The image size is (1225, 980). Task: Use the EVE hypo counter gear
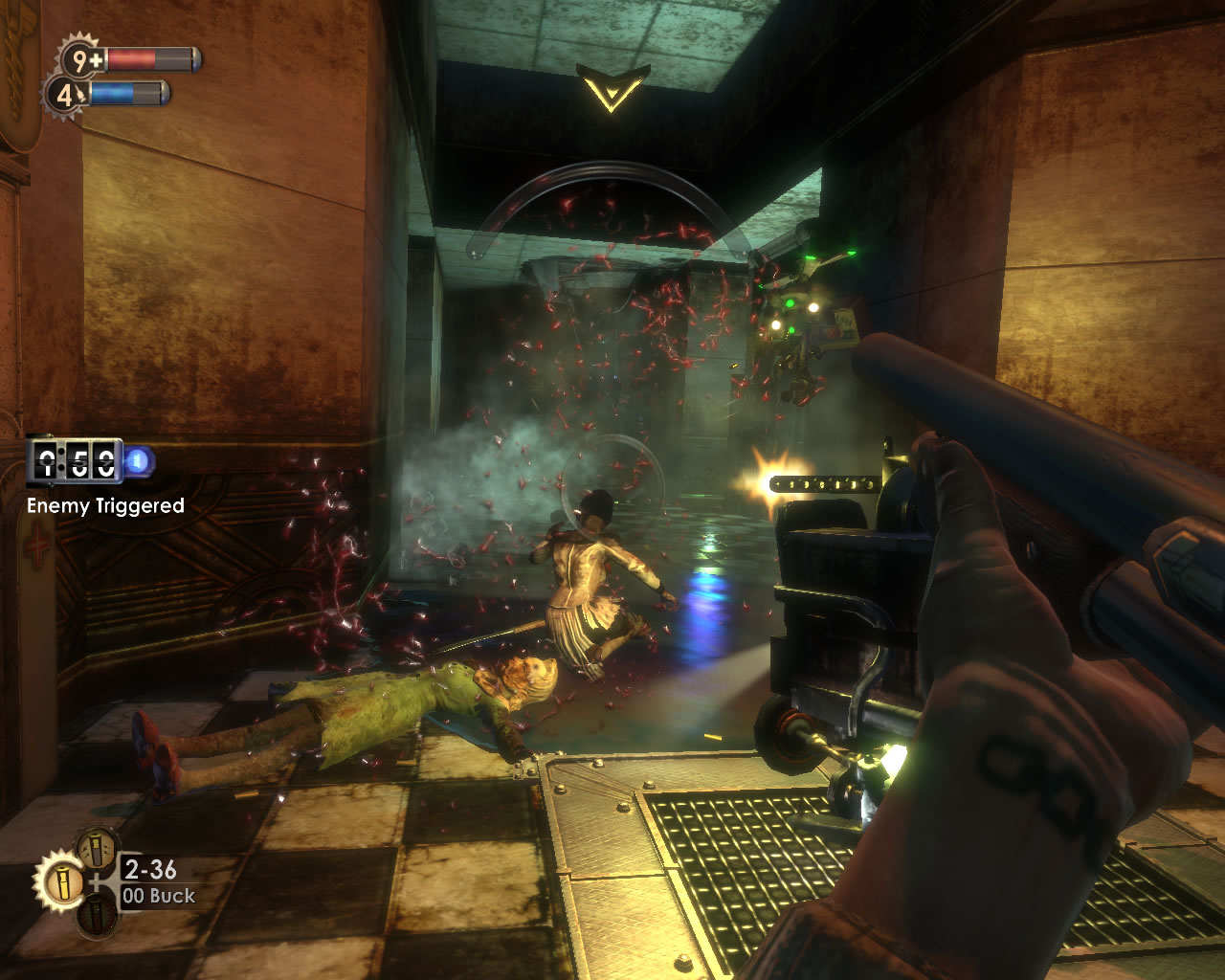65,95
